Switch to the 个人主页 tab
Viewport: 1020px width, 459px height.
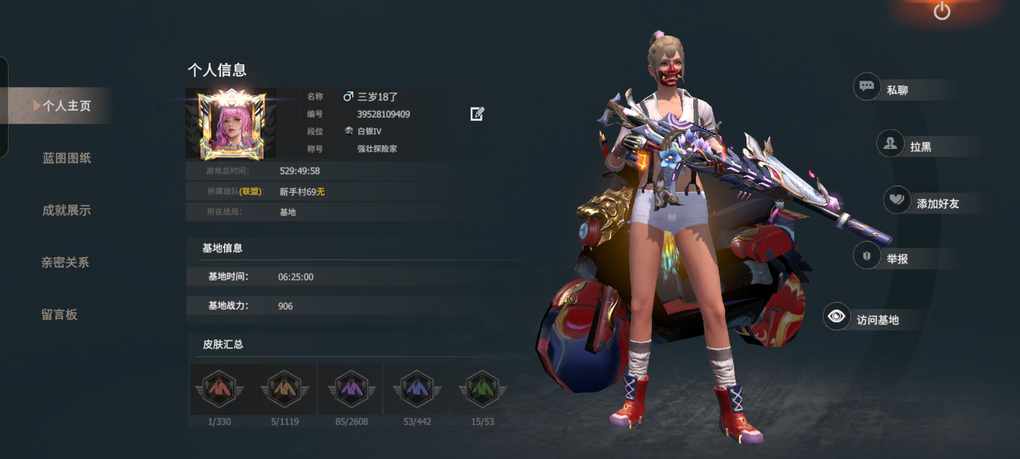[x=66, y=105]
